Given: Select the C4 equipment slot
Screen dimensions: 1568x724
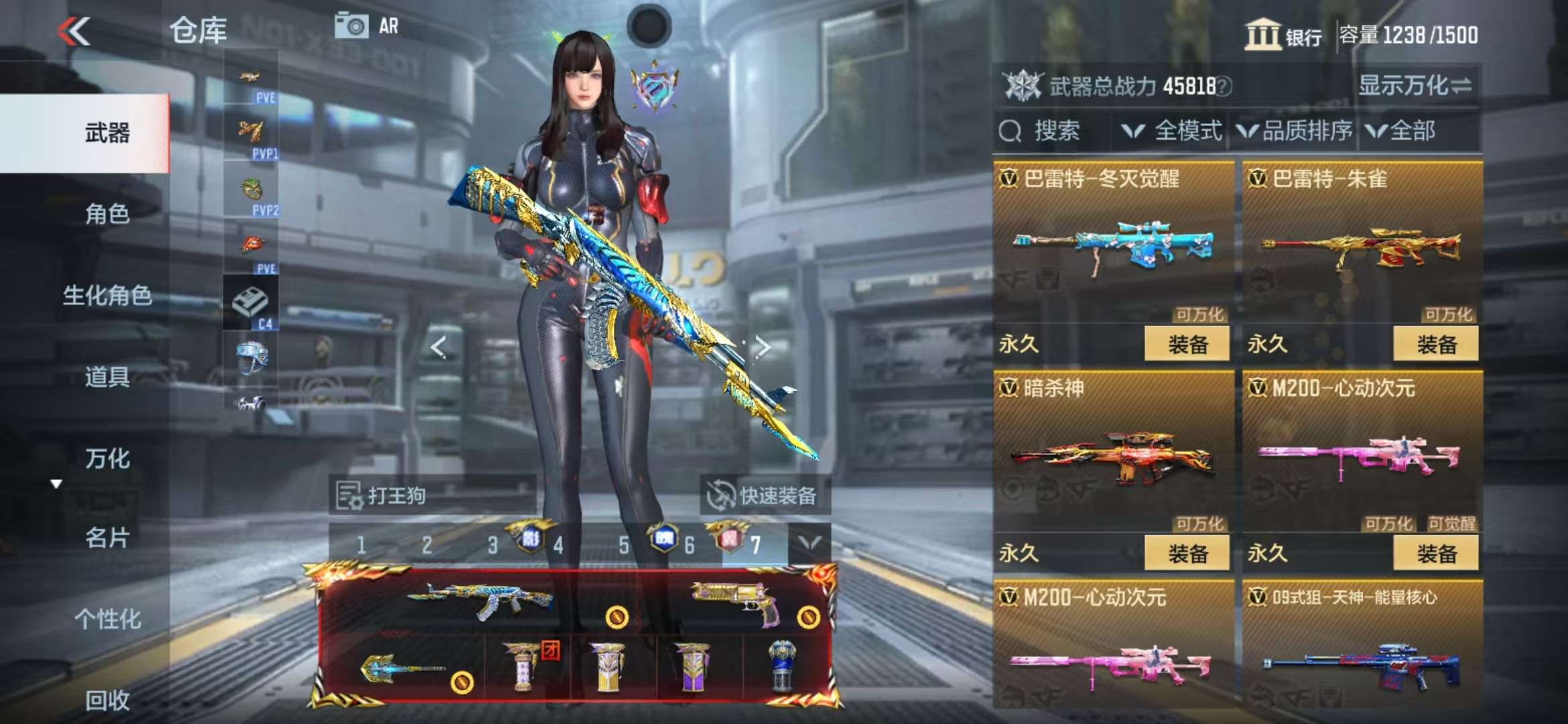Looking at the screenshot, I should pyautogui.click(x=251, y=303).
